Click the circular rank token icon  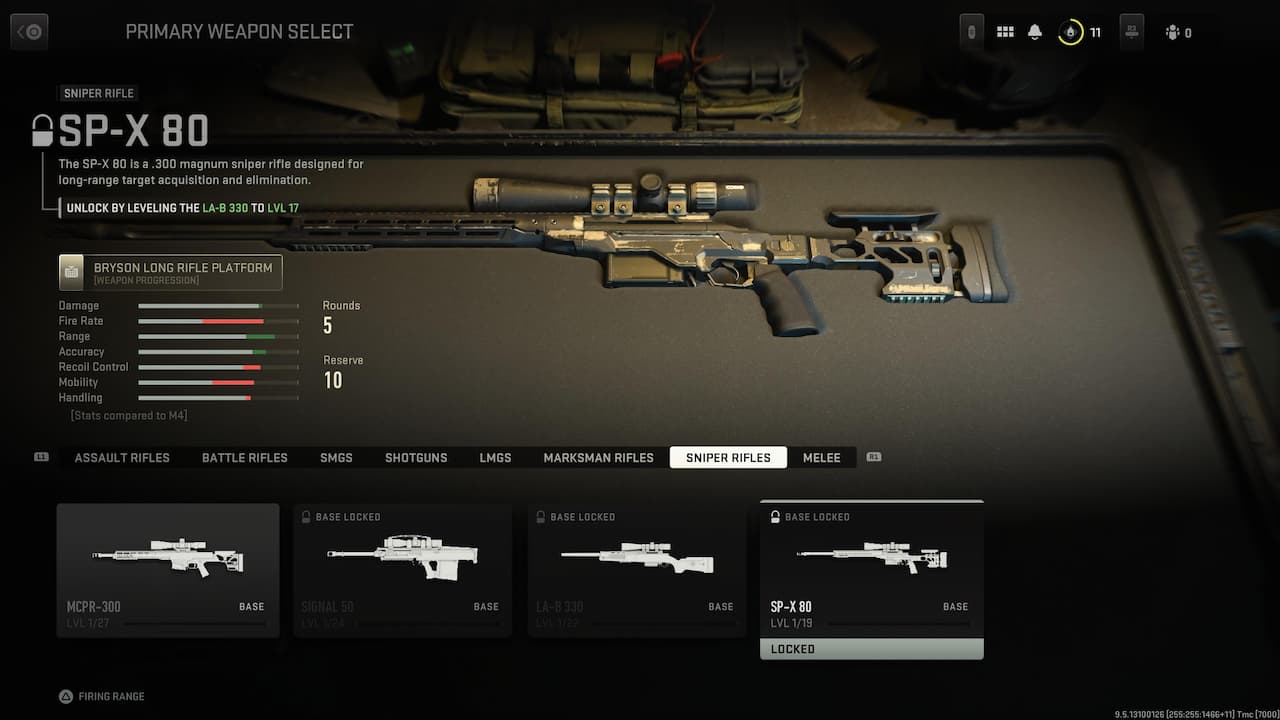coord(1071,32)
